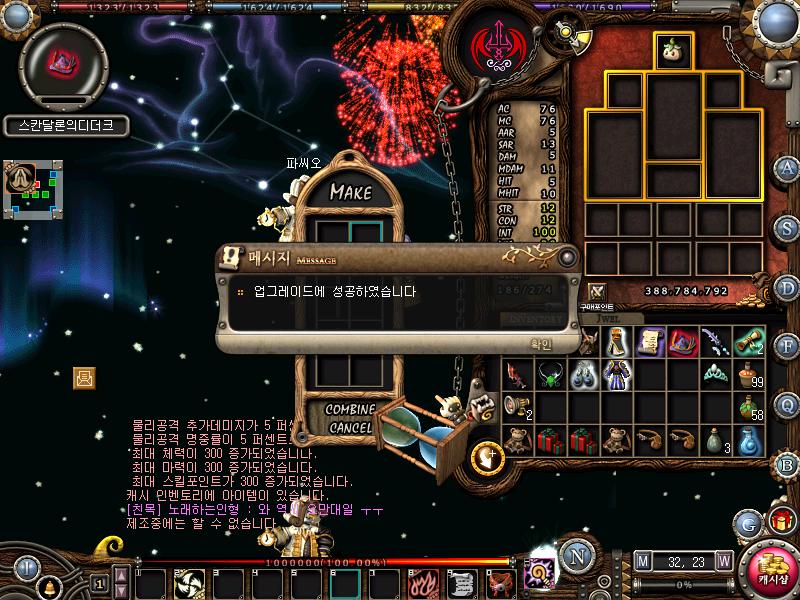Viewport: 800px width, 600px height.
Task: Click the round Q side button
Action: click(x=788, y=404)
